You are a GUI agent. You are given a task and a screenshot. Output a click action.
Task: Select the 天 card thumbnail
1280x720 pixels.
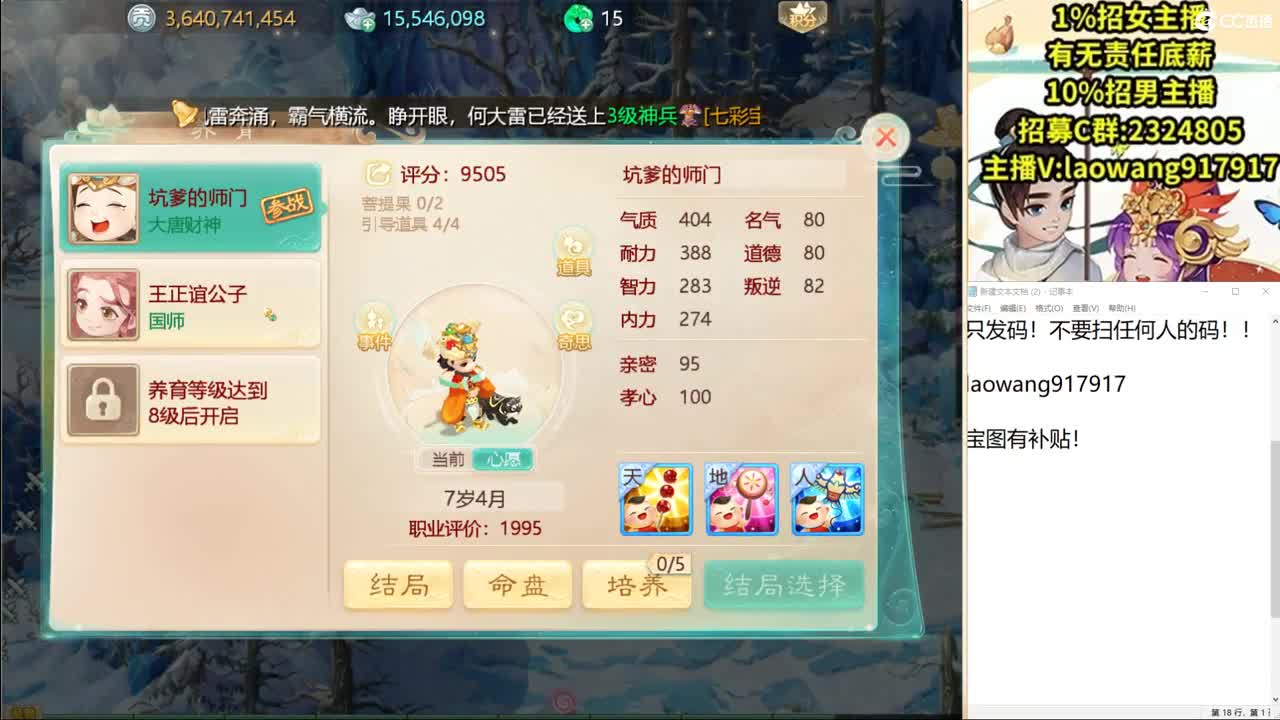coord(656,498)
